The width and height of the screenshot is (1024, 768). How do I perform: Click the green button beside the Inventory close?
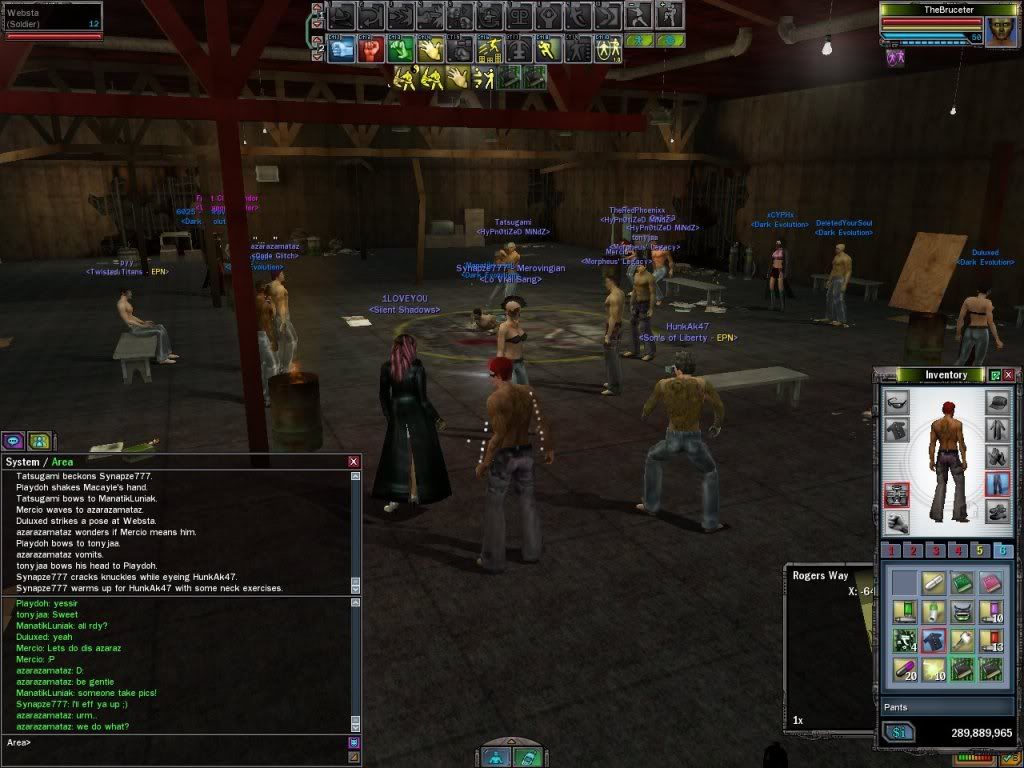point(995,375)
